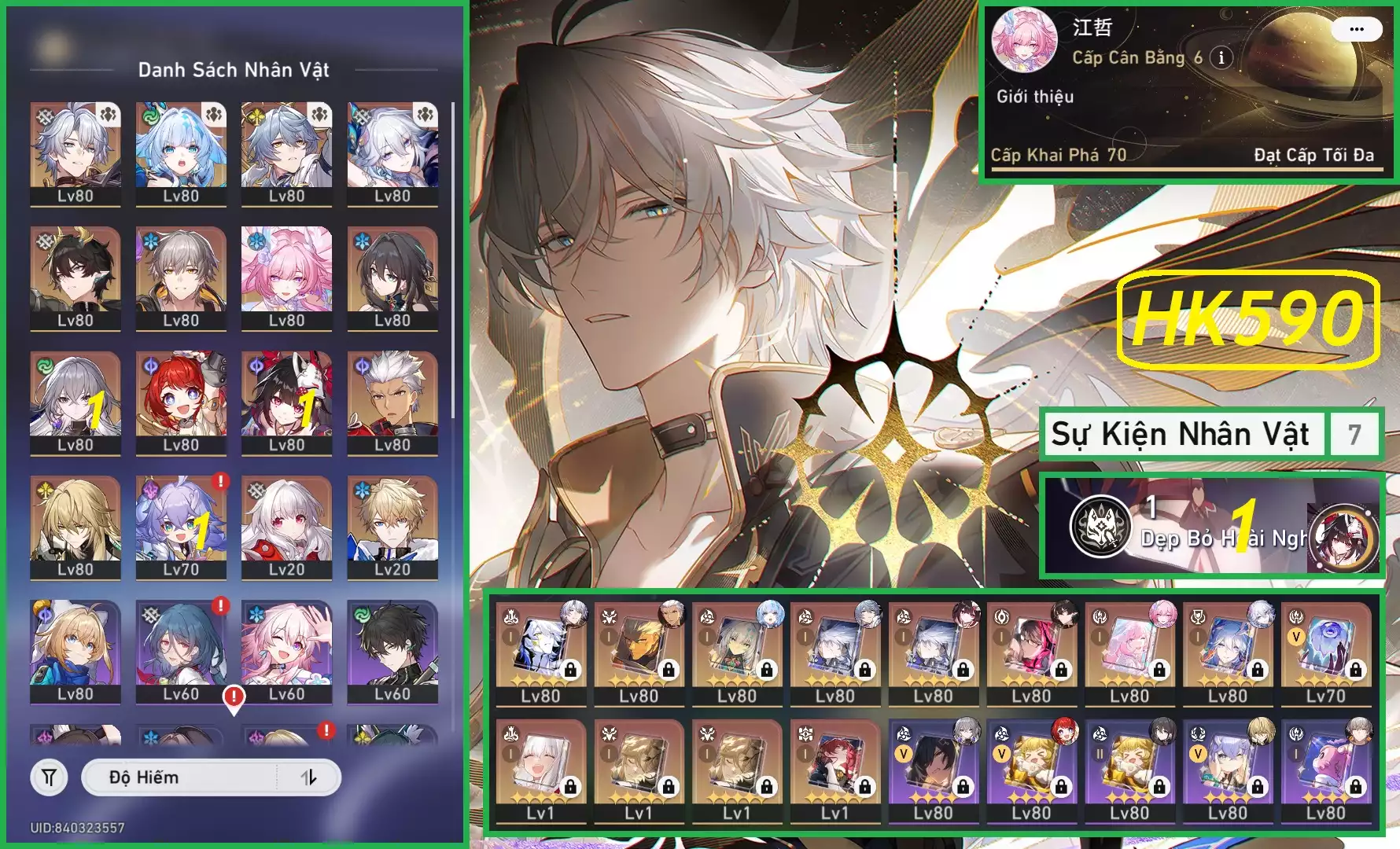Viewport: 1400px width, 849px height.
Task: Toggle the sort order arrows
Action: pyautogui.click(x=309, y=777)
